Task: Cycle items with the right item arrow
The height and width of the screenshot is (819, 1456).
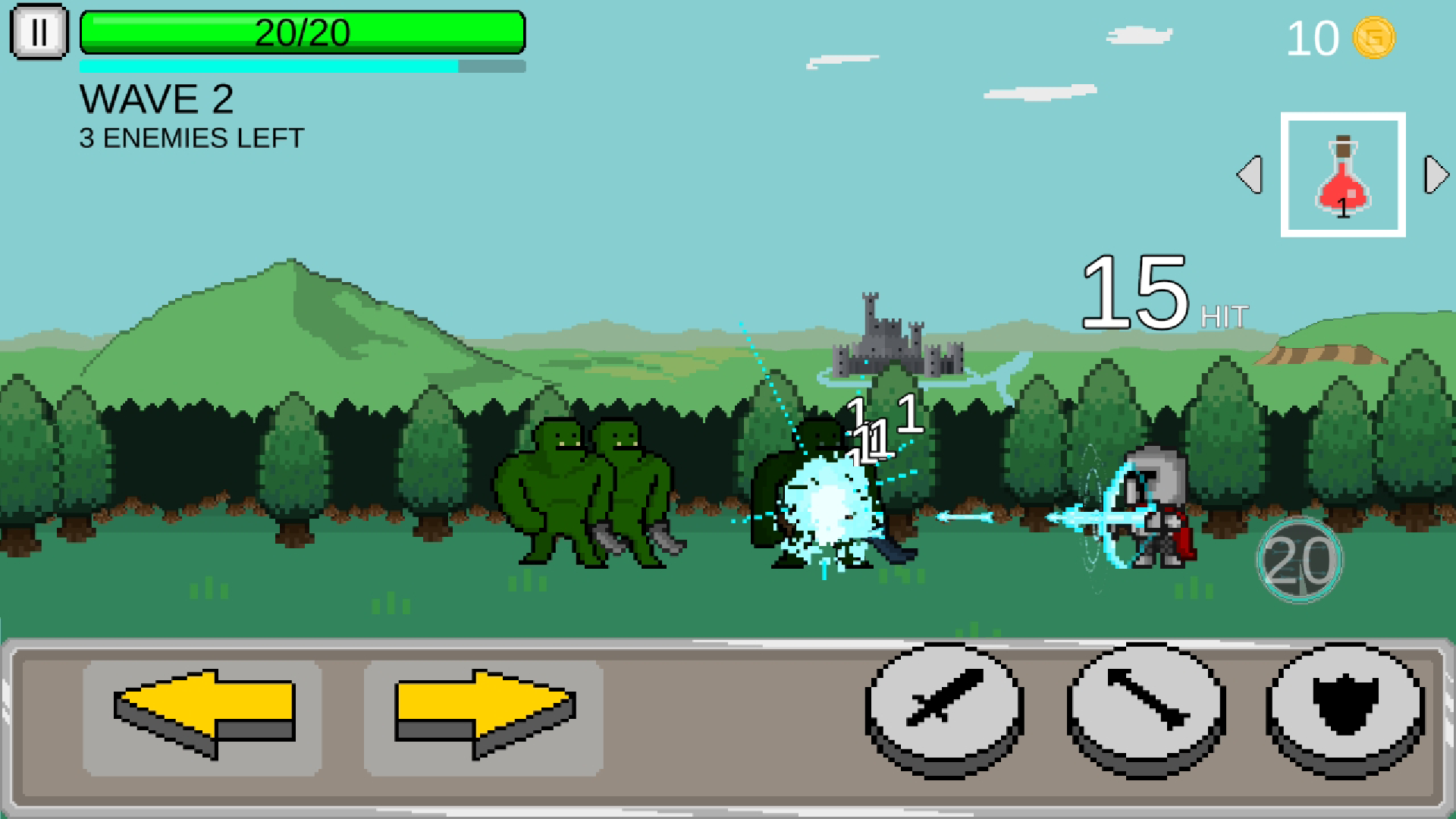Action: point(1436,176)
